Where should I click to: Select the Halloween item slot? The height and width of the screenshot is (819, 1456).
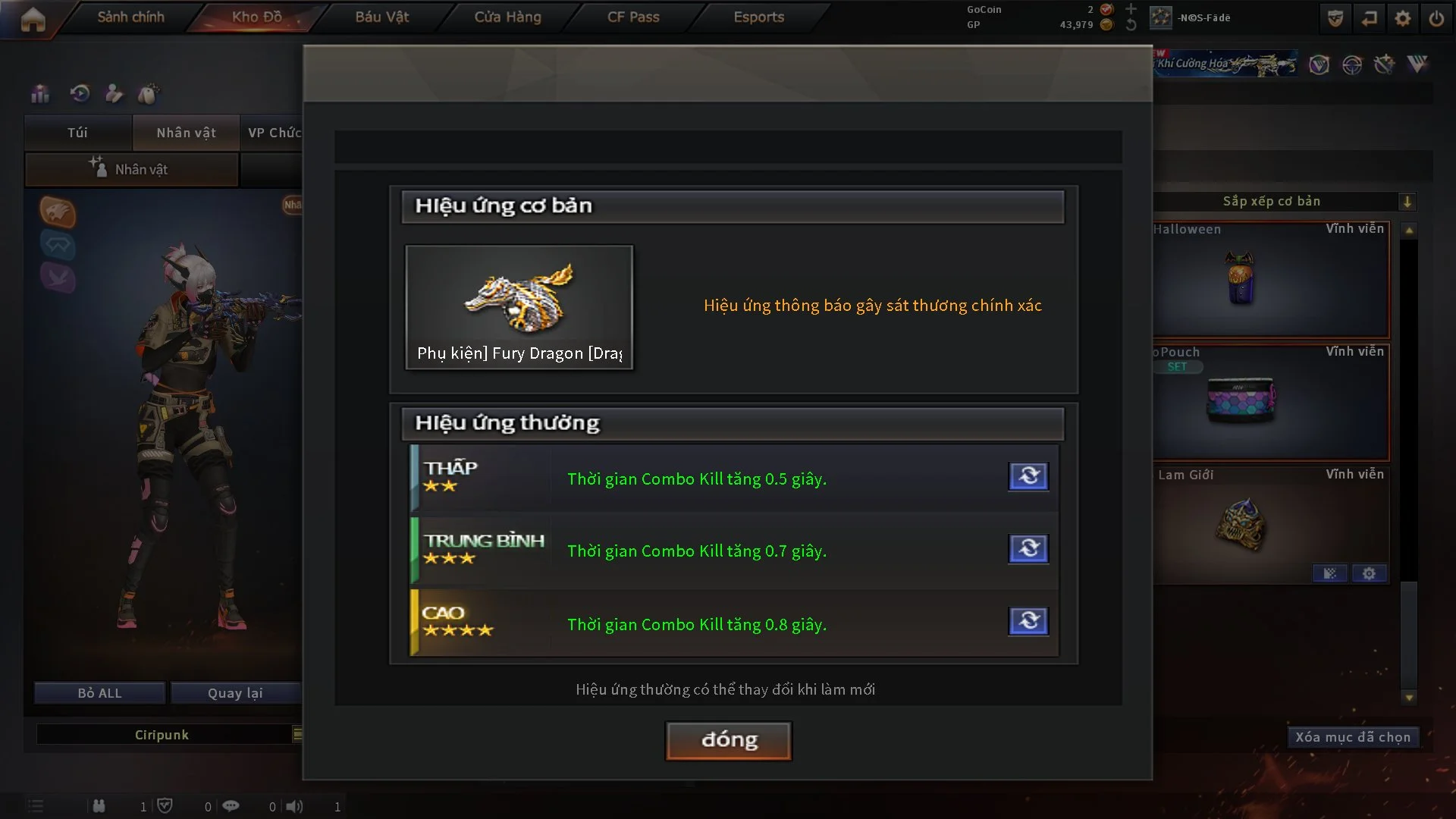pos(1270,281)
